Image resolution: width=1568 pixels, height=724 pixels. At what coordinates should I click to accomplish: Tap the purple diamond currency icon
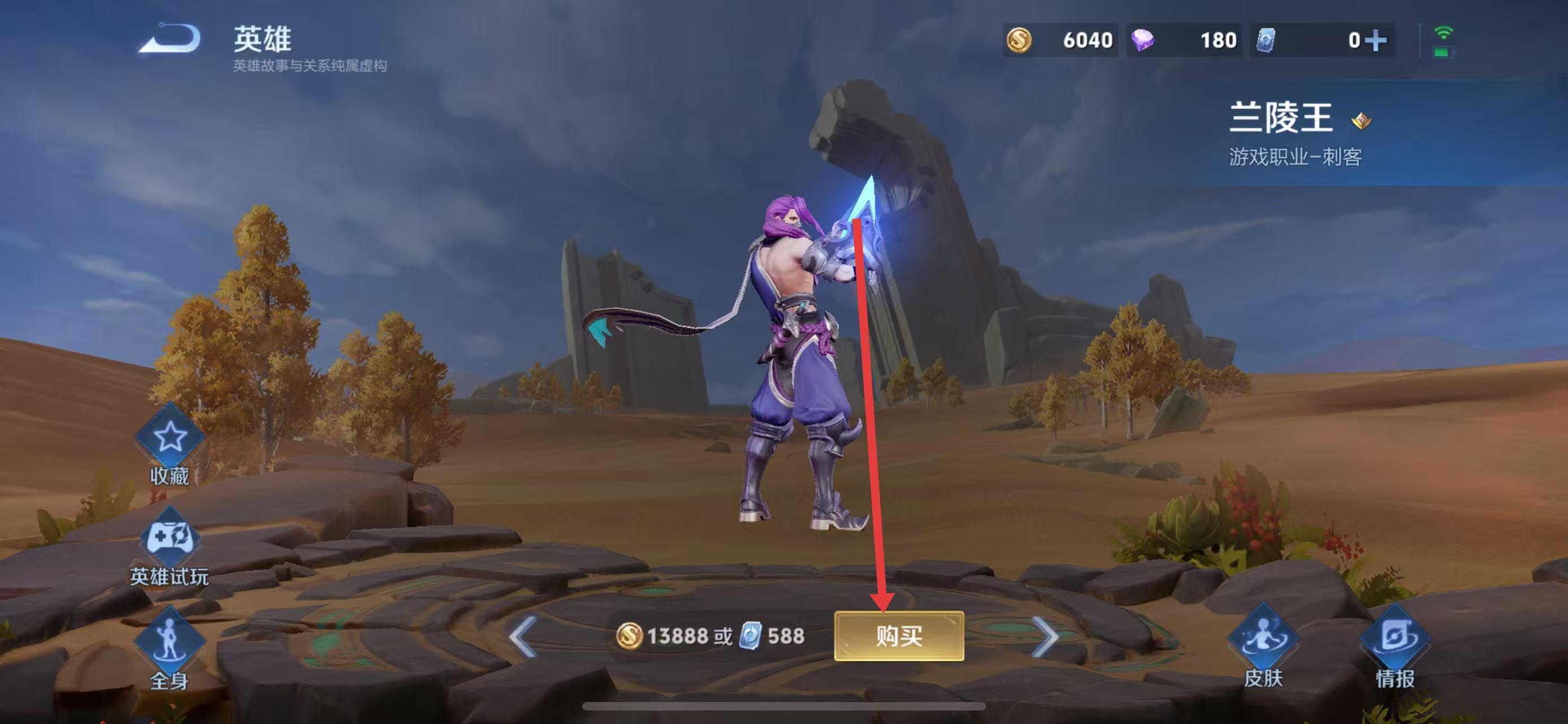[1142, 41]
